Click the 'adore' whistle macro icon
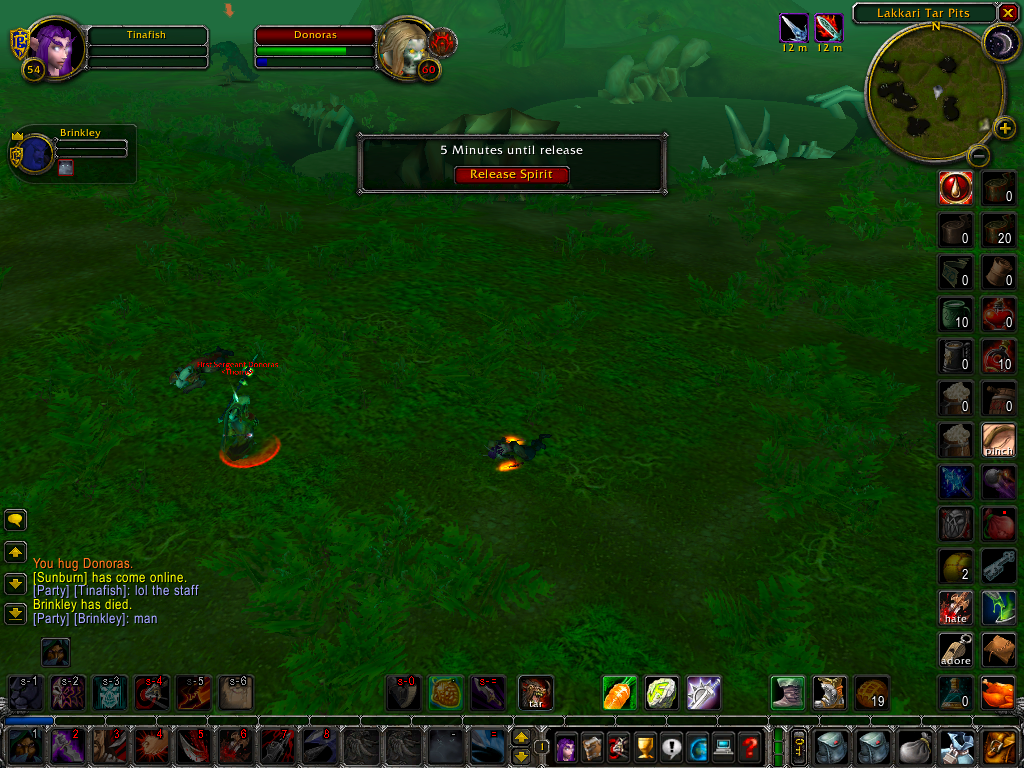Screen dimensions: 1024x768 pos(955,650)
